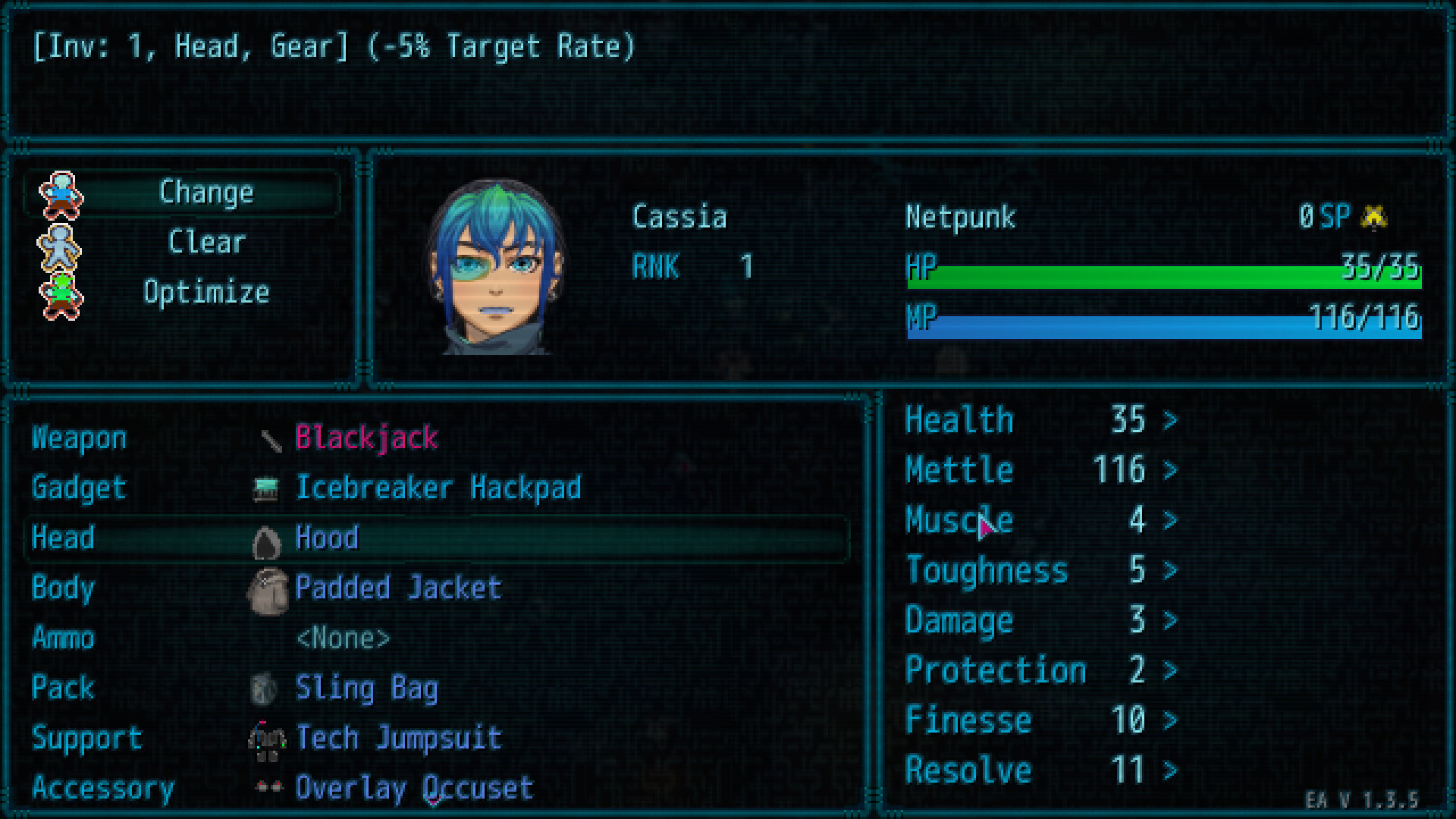The width and height of the screenshot is (1456, 819).
Task: Select the top party member sprite
Action: click(59, 196)
